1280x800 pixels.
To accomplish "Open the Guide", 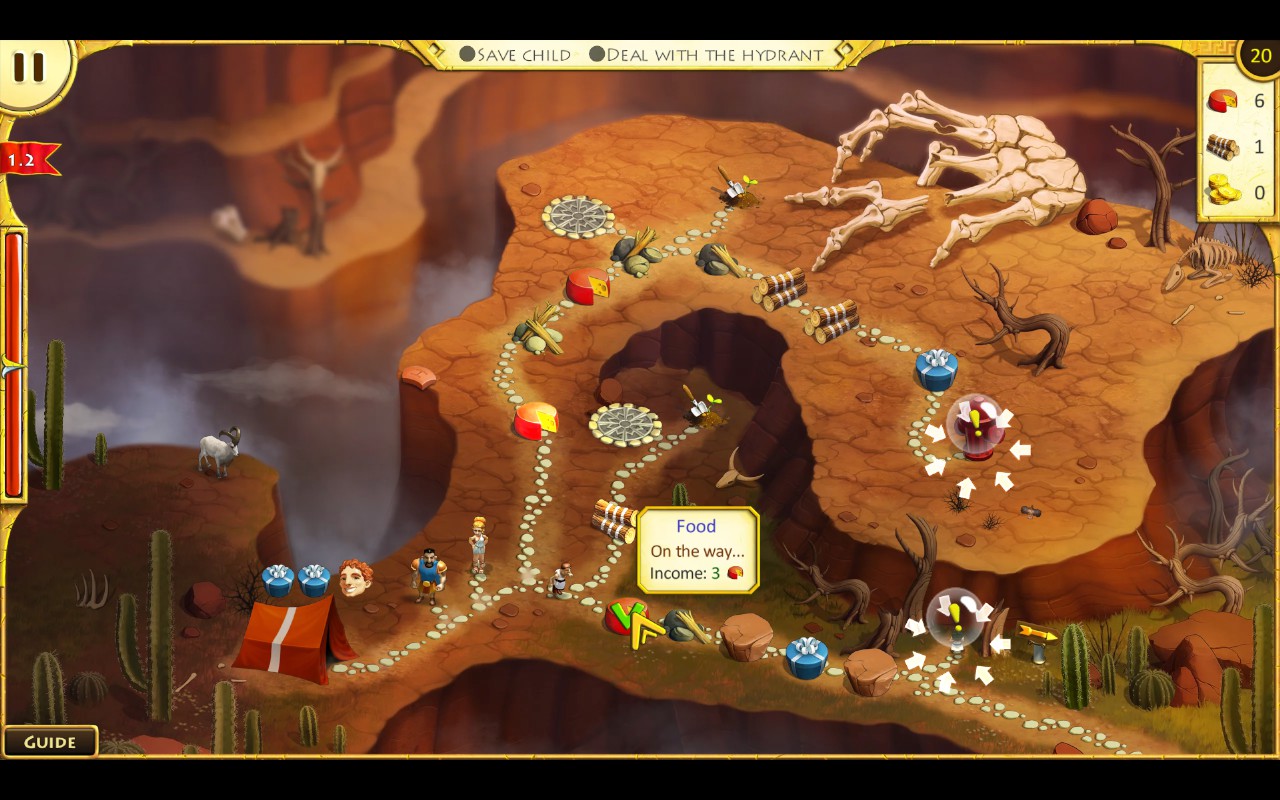I will pyautogui.click(x=50, y=742).
